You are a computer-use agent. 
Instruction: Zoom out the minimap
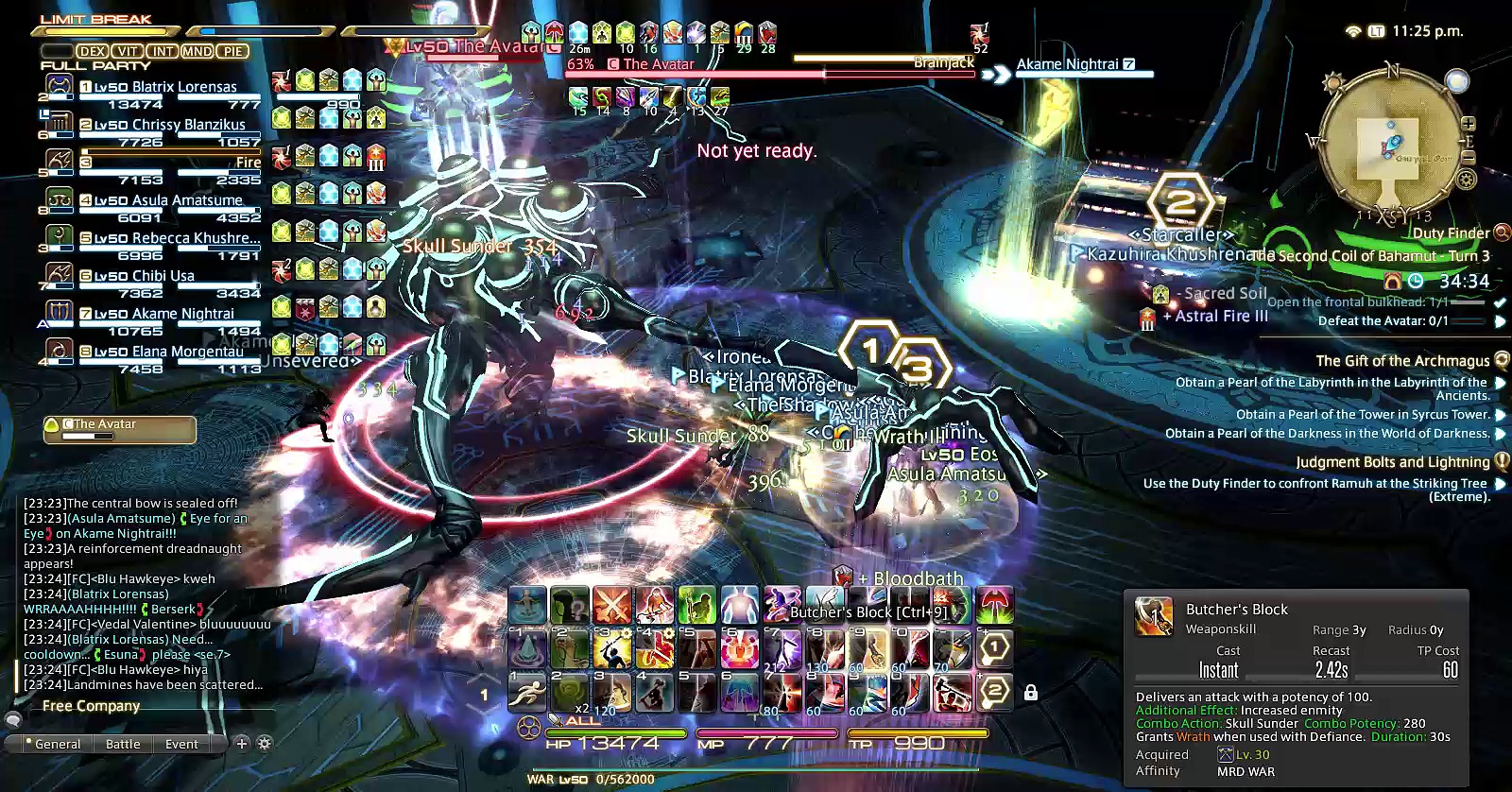click(1468, 156)
